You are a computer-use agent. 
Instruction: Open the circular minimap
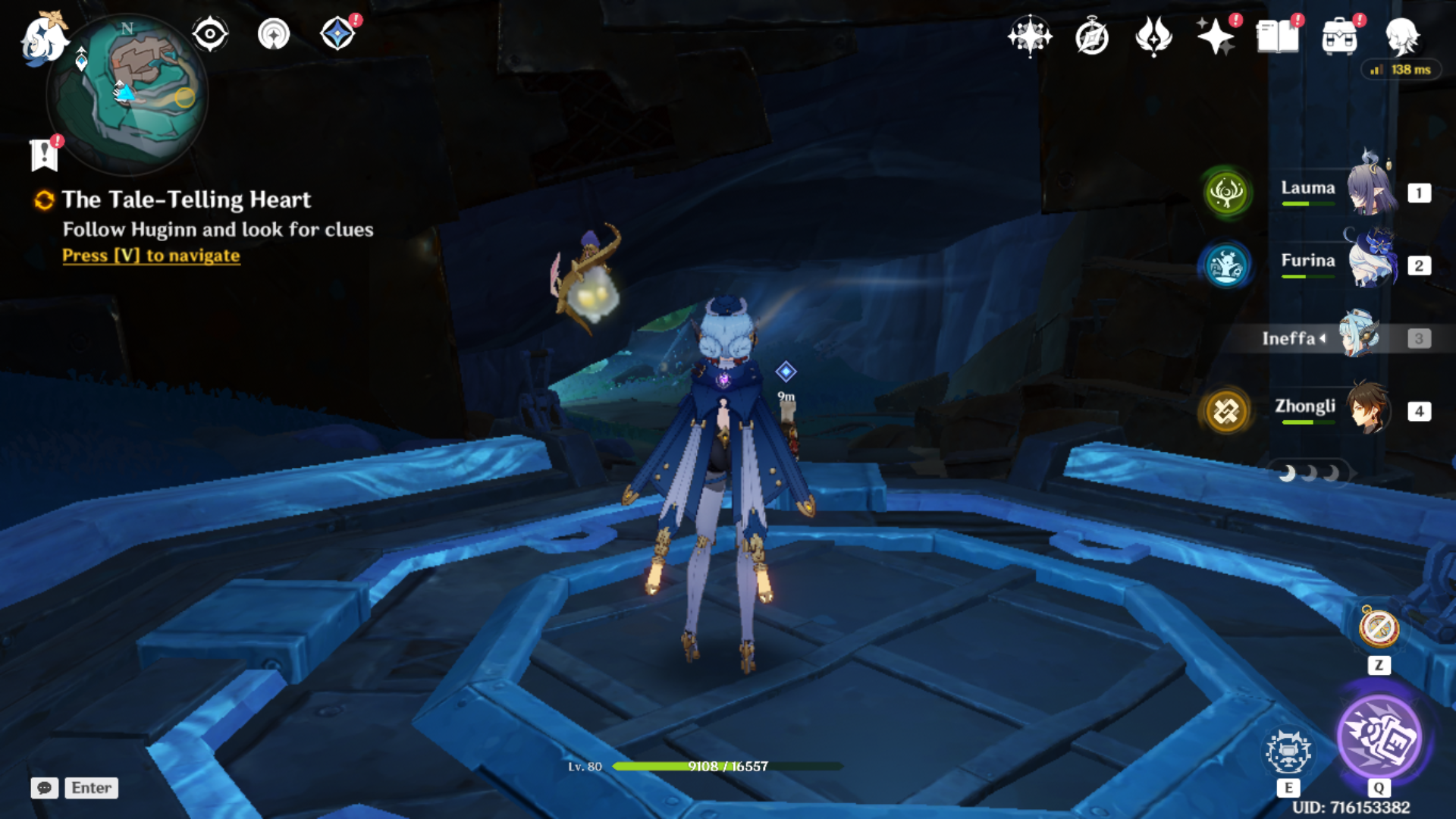(x=127, y=93)
